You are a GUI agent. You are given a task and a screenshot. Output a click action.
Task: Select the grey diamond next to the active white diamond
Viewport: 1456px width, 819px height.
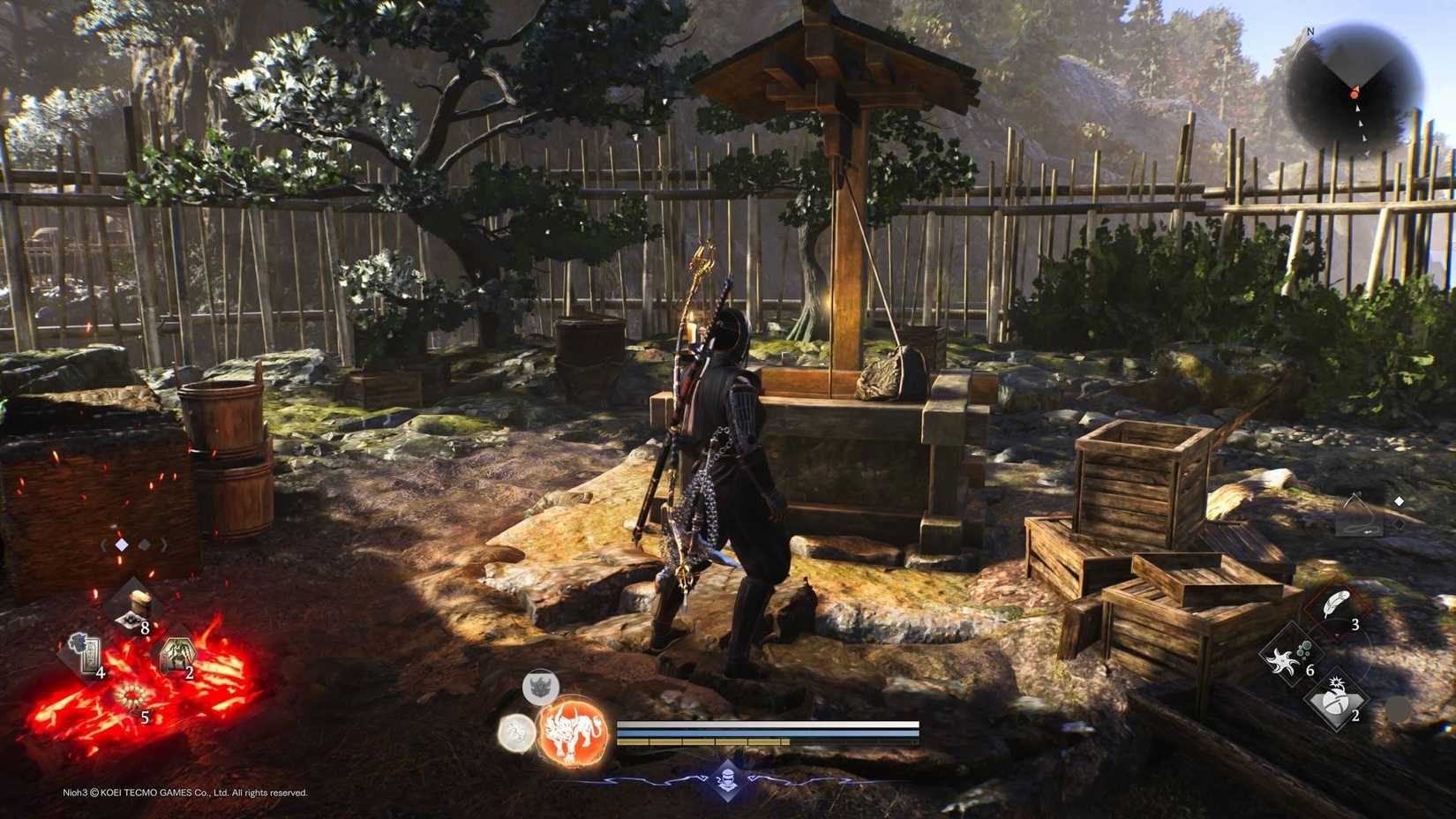click(x=143, y=545)
